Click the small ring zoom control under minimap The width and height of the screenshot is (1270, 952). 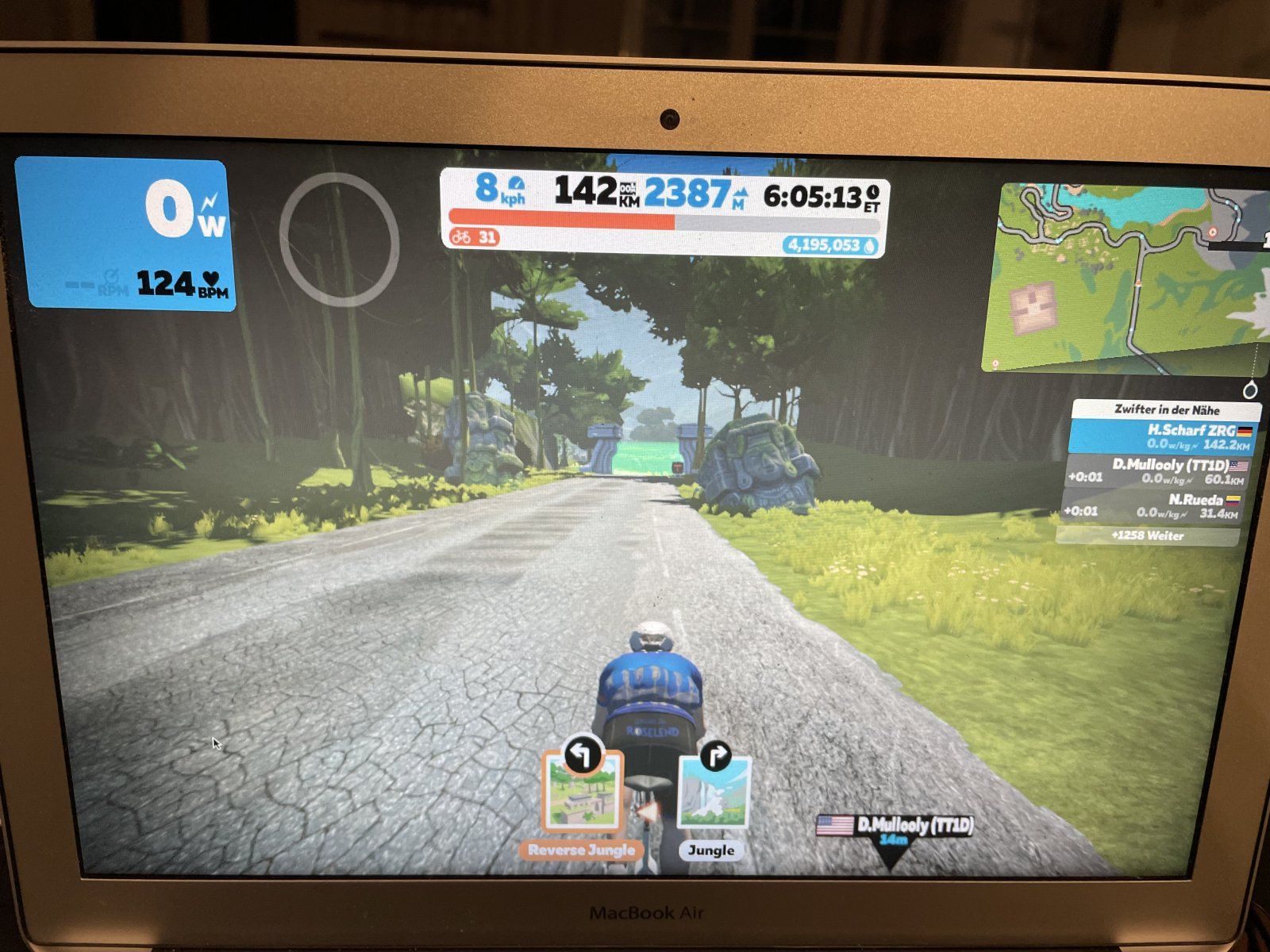(x=1250, y=390)
